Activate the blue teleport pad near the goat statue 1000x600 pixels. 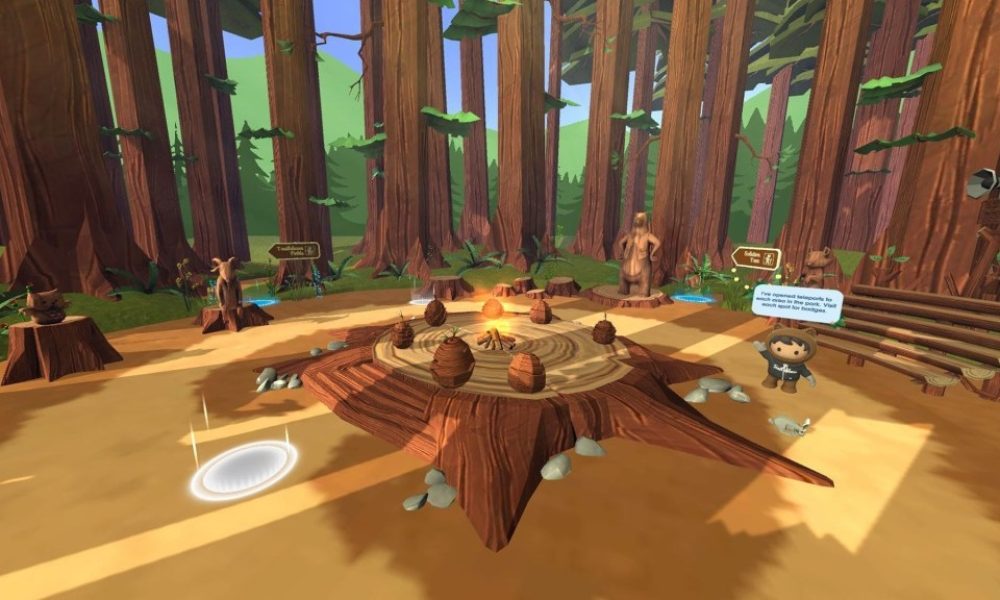263,301
